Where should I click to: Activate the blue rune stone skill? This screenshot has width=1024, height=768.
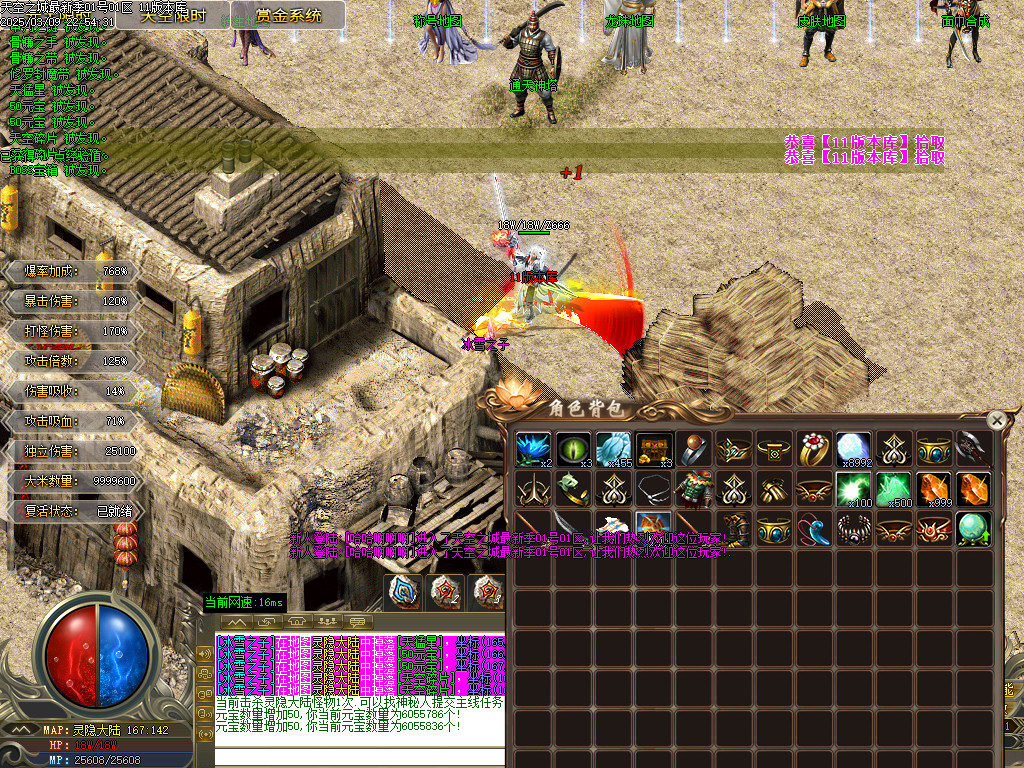point(405,592)
